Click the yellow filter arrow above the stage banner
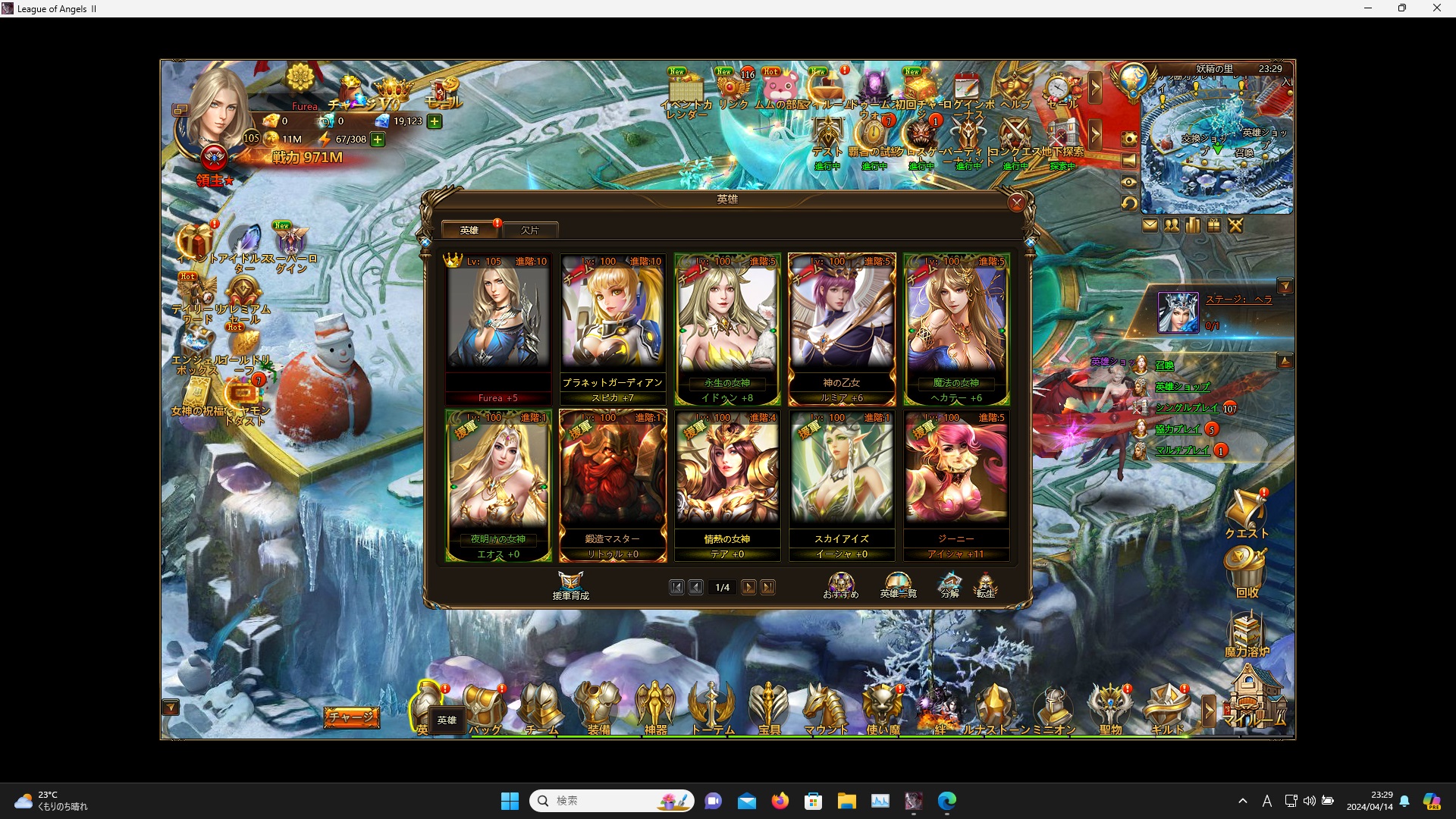This screenshot has height=819, width=1456. tap(1287, 285)
